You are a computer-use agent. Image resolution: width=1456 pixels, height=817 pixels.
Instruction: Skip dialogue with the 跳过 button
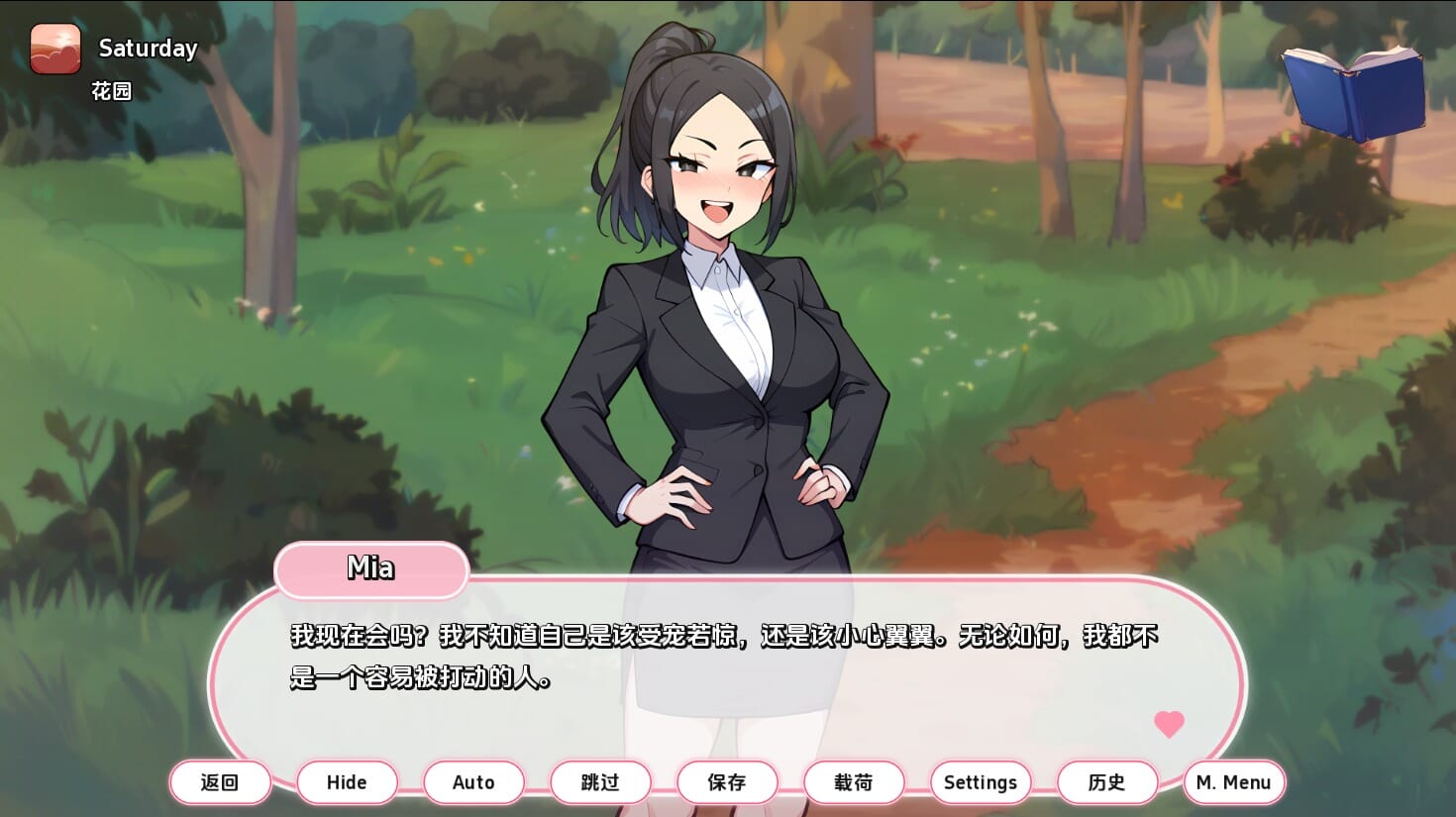600,782
